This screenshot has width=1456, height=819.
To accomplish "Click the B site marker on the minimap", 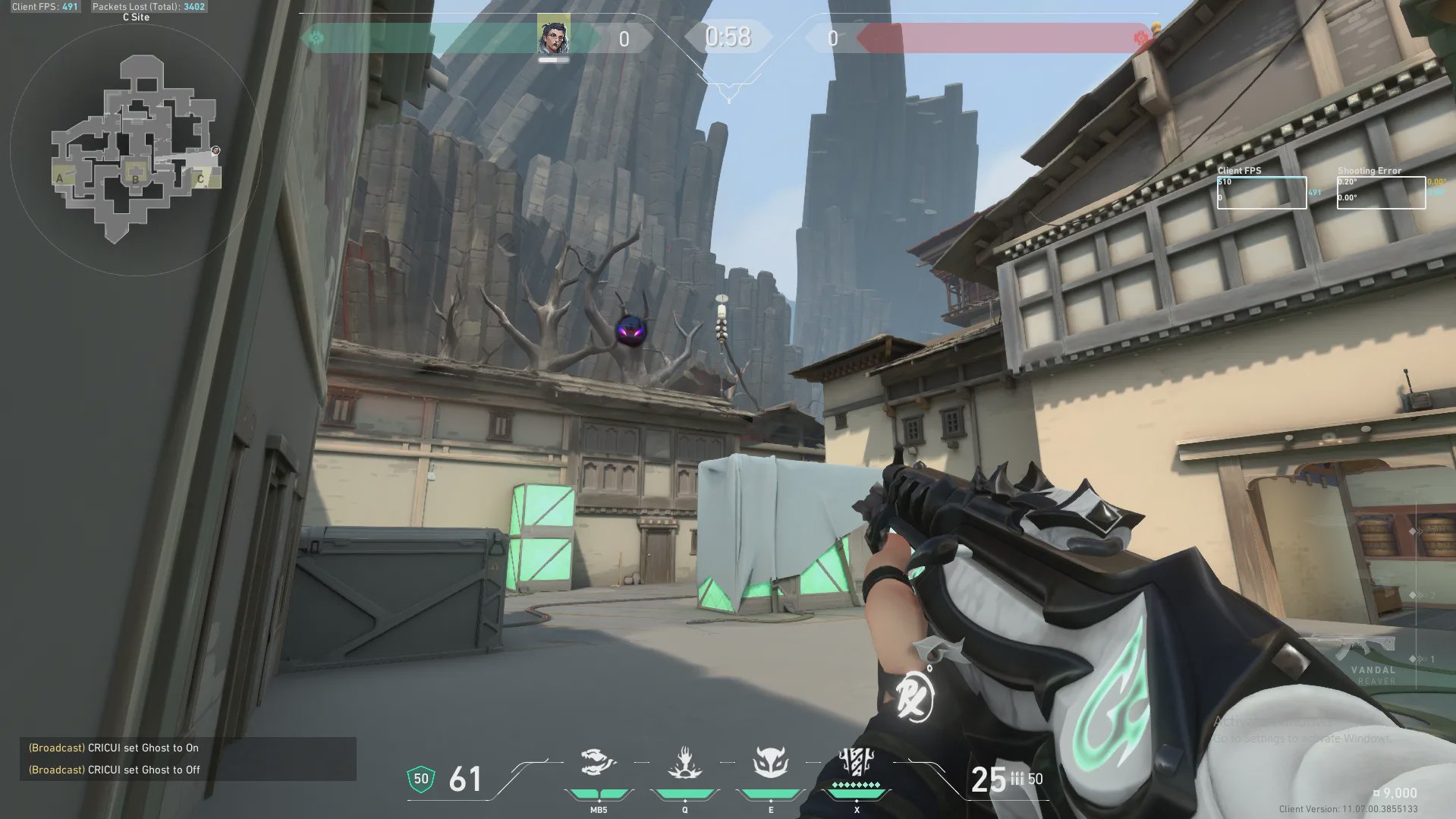I will click(135, 178).
